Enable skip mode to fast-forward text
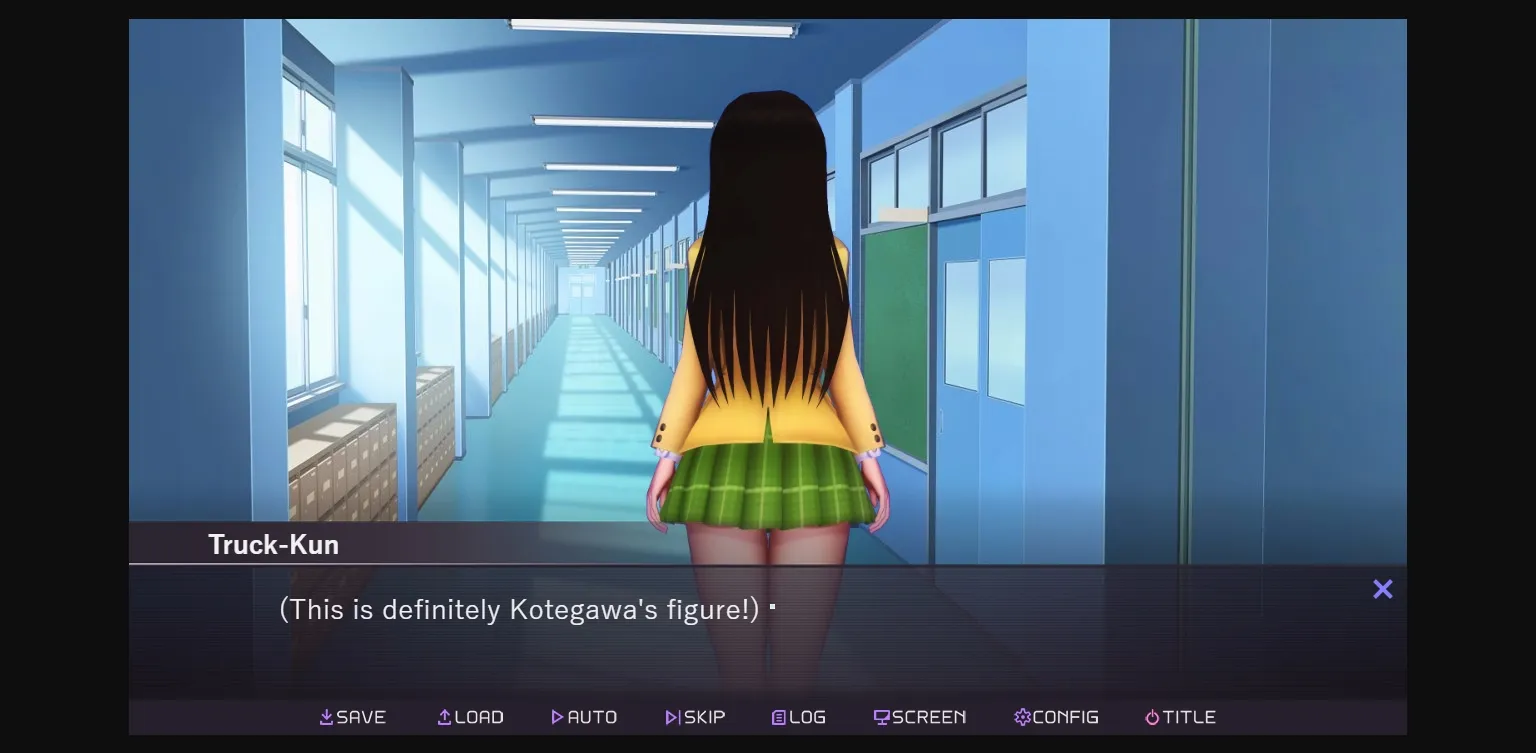The height and width of the screenshot is (753, 1536). pos(695,716)
